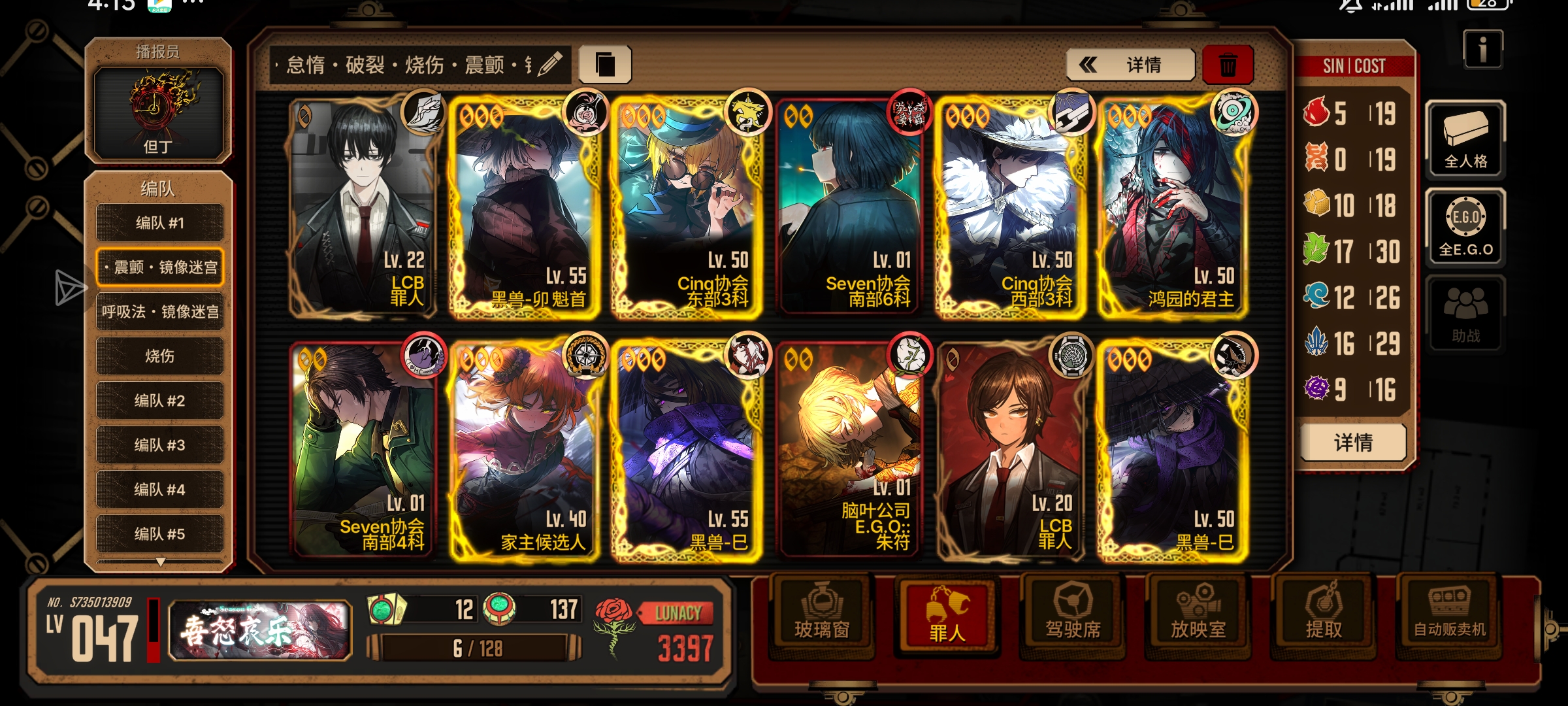Viewport: 1568px width, 706px height.
Task: Open the 放映室 tab
Action: click(1198, 614)
